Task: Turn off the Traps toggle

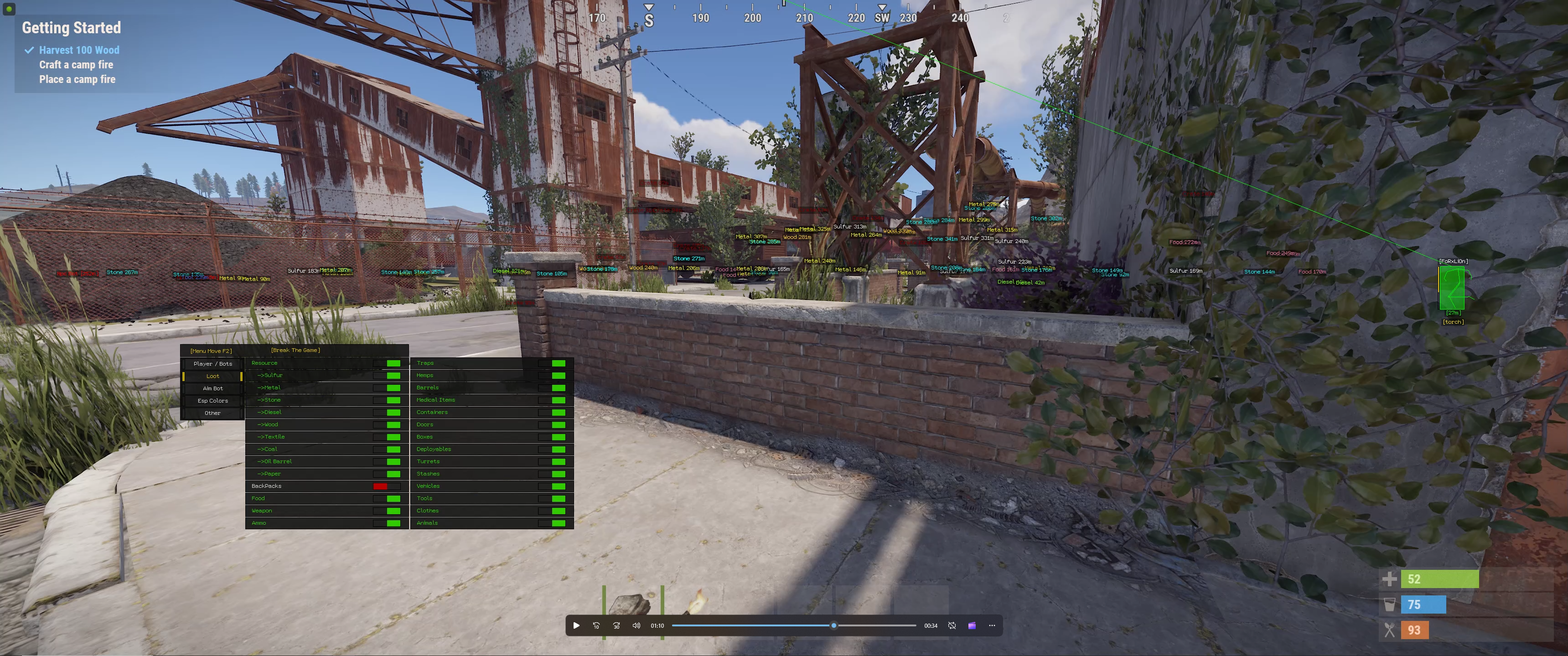Action: point(552,363)
